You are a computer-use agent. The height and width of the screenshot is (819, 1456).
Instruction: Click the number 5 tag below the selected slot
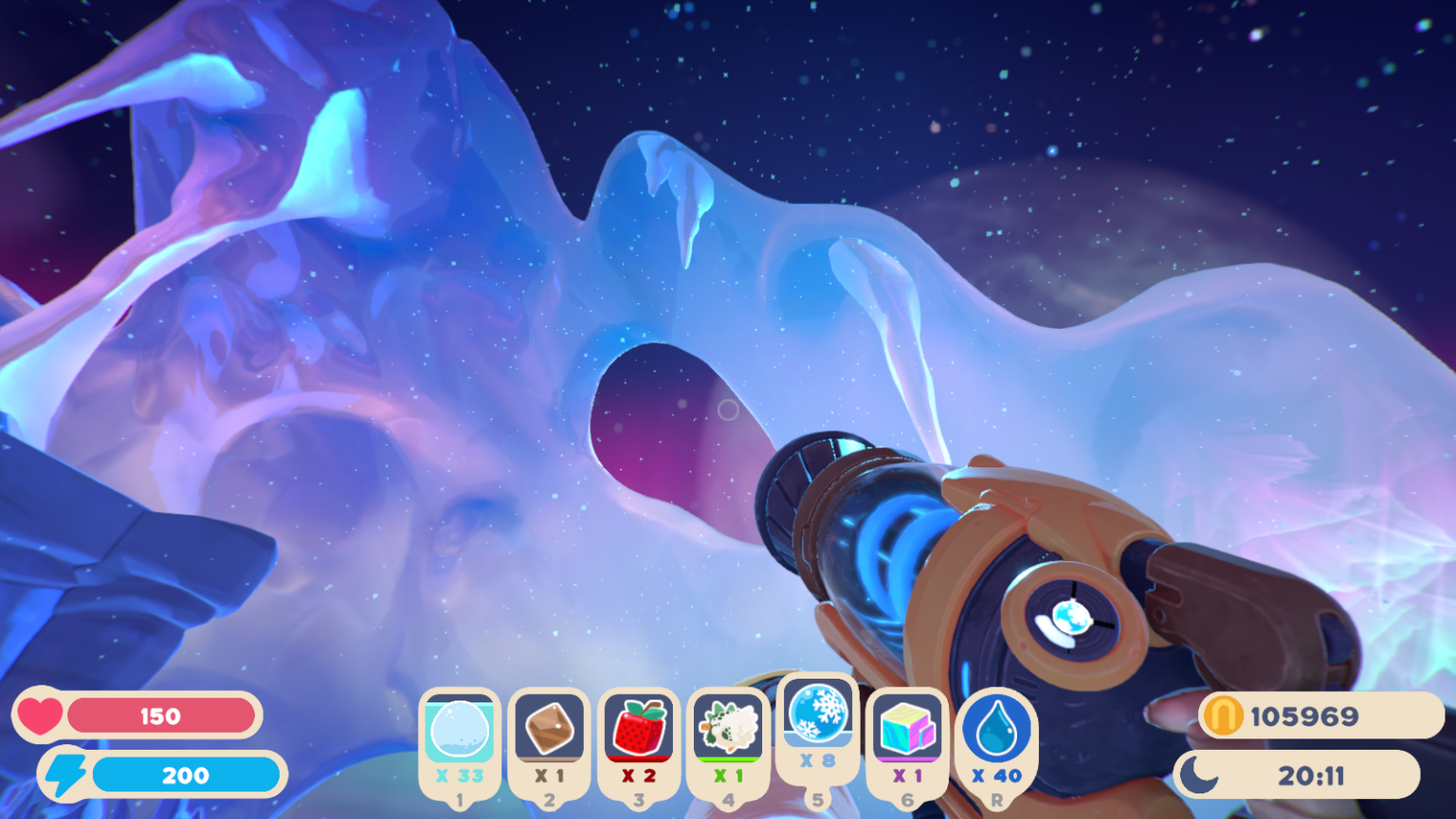817,801
